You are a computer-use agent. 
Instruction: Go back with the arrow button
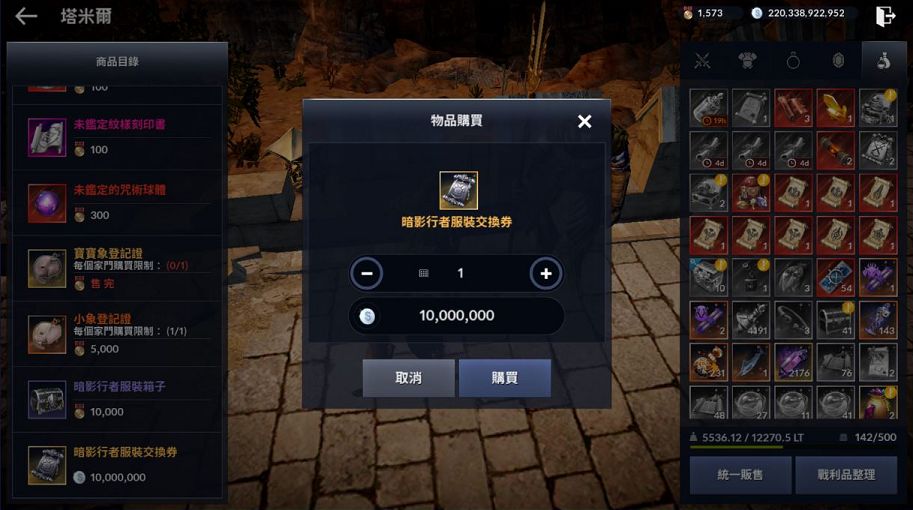pyautogui.click(x=26, y=16)
